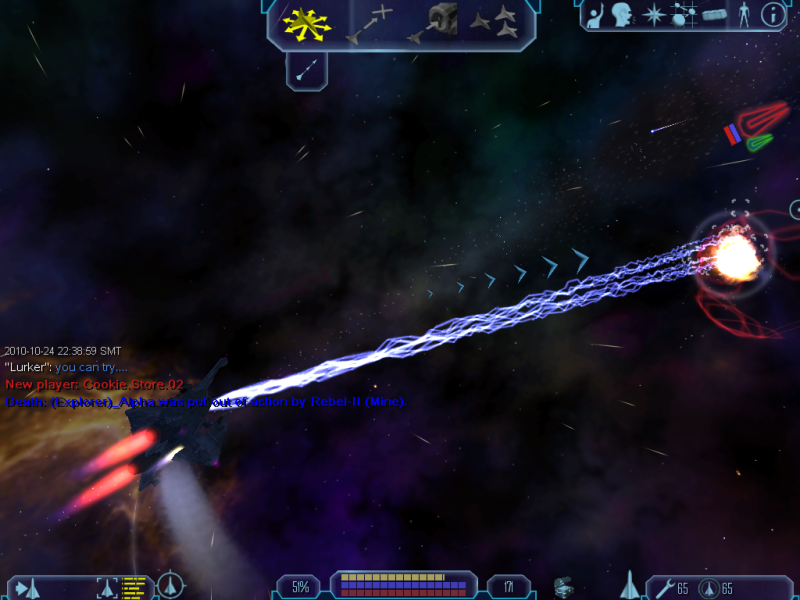The image size is (800, 600).
Task: Open the cargo container icon
Action: (x=713, y=15)
